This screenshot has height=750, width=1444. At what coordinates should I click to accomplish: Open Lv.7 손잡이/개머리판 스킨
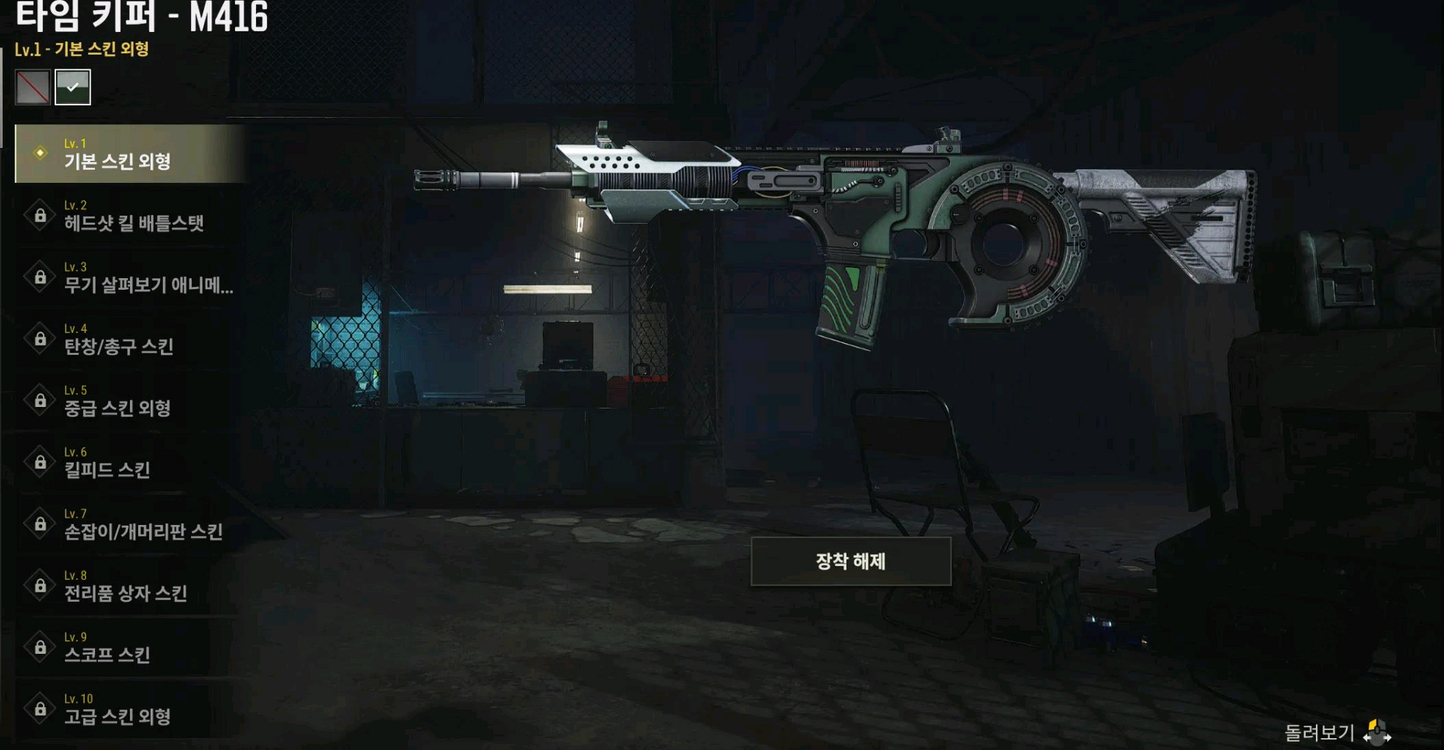point(130,525)
